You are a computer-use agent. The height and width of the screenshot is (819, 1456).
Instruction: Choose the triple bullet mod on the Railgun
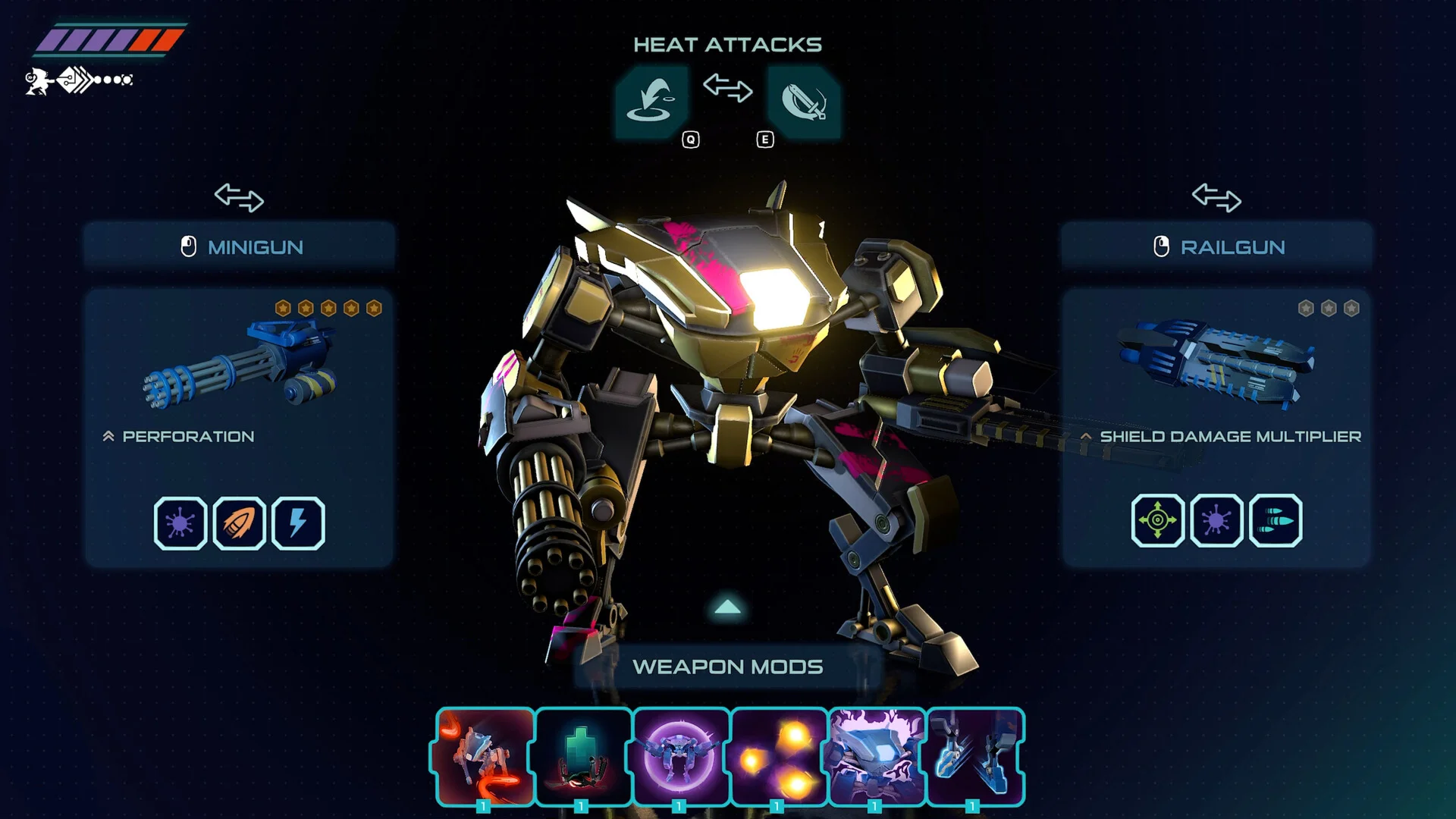[1276, 520]
